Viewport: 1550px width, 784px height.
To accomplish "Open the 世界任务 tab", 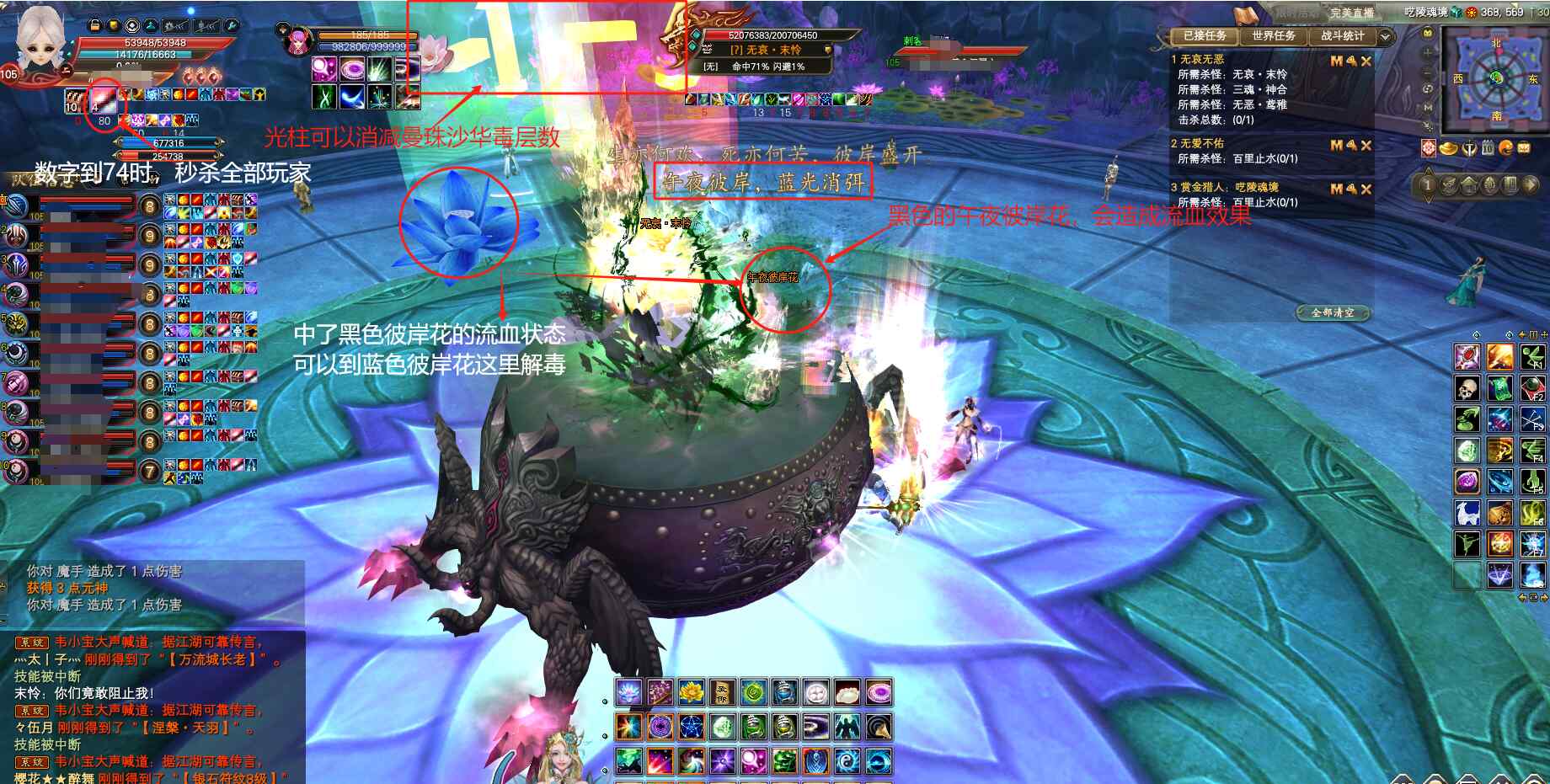I will click(x=1273, y=36).
